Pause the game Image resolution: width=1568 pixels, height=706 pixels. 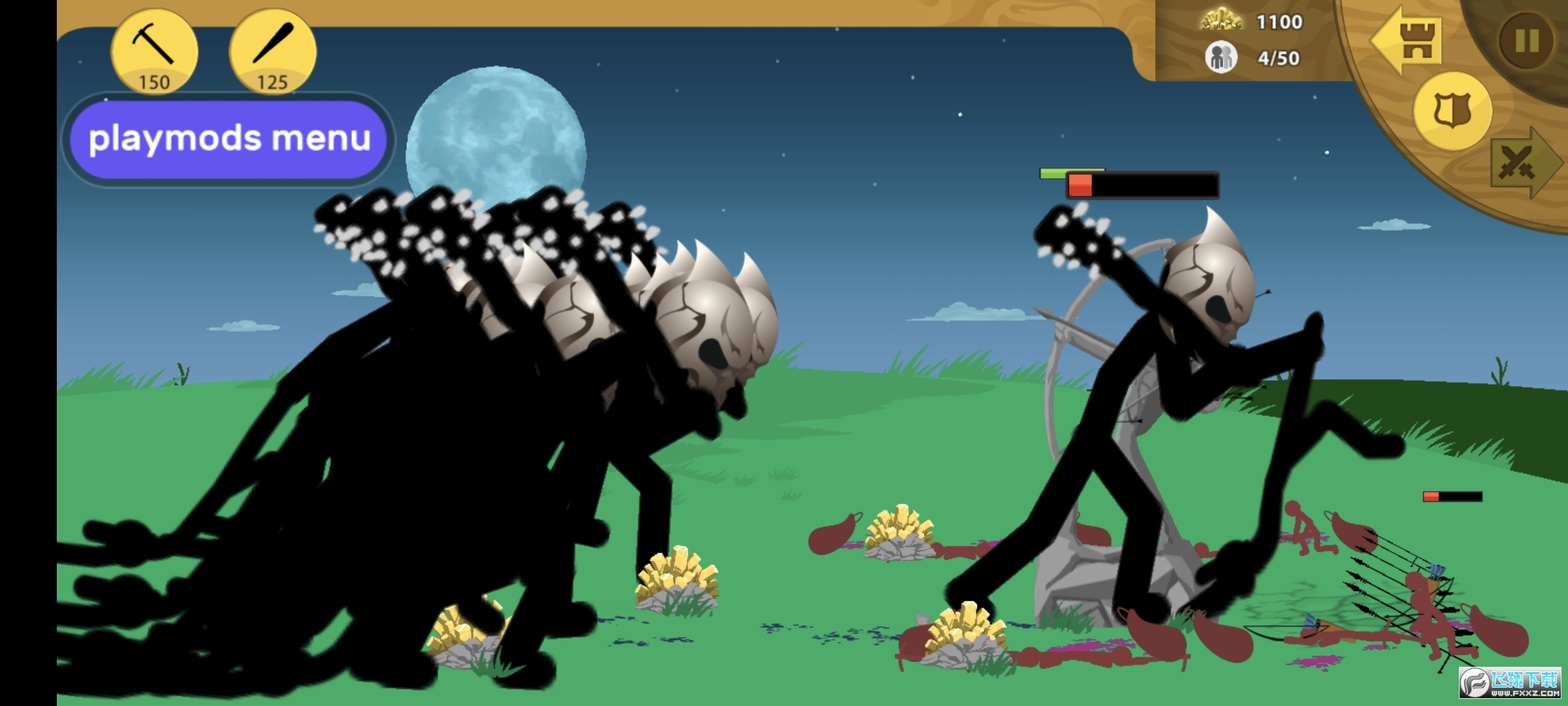click(1526, 41)
